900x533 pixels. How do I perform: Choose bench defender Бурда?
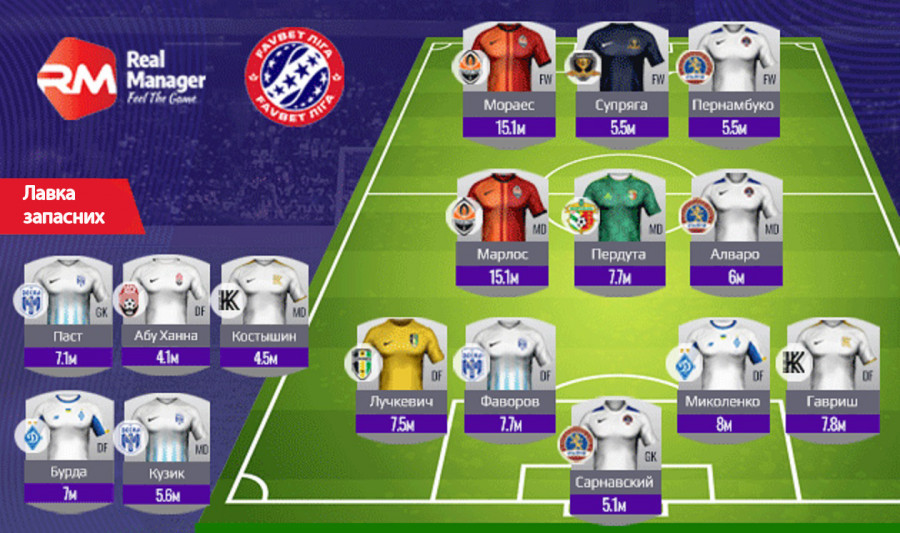point(69,446)
